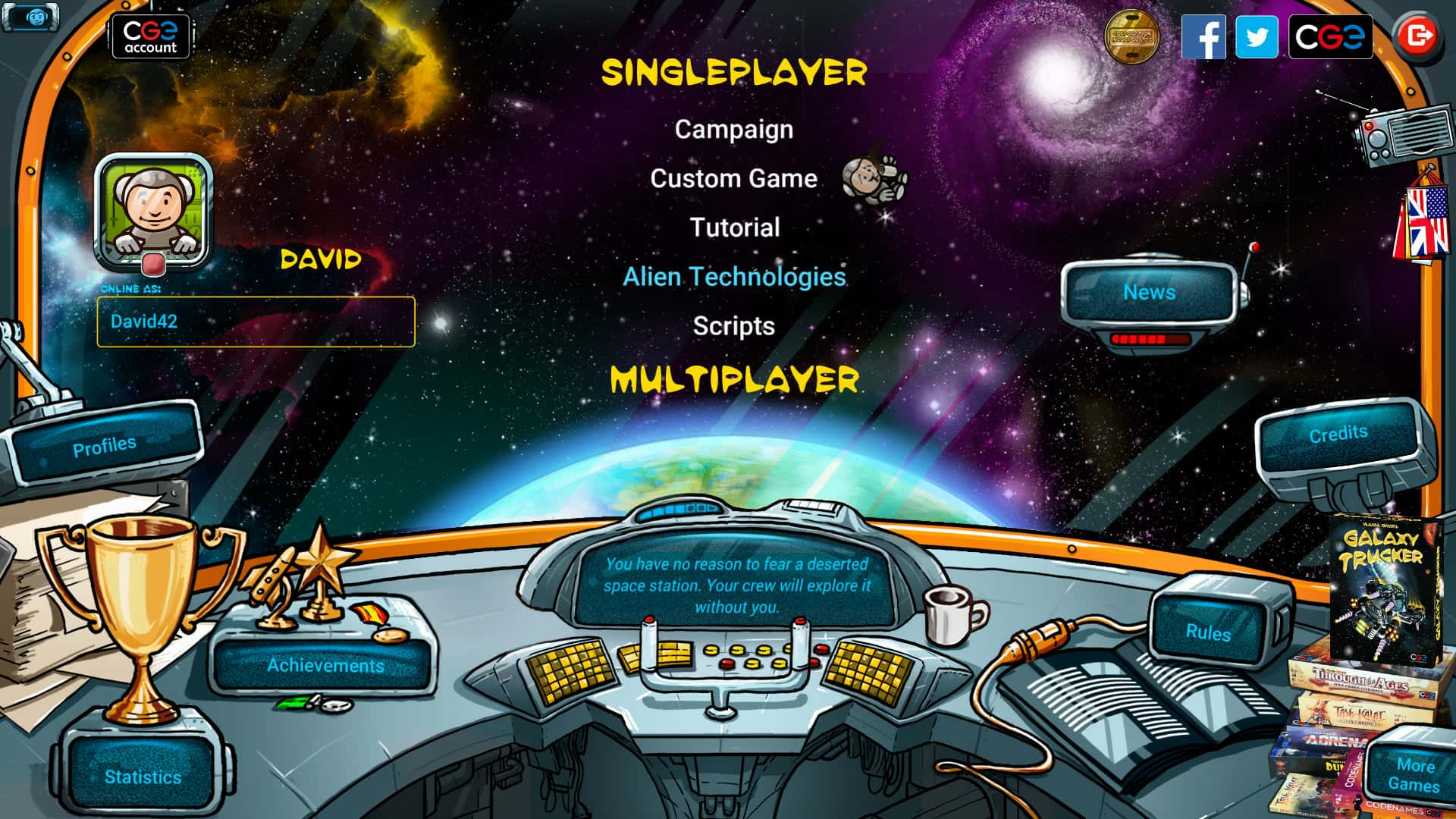Exit the game with red button
The image size is (1456, 819).
coord(1416,36)
